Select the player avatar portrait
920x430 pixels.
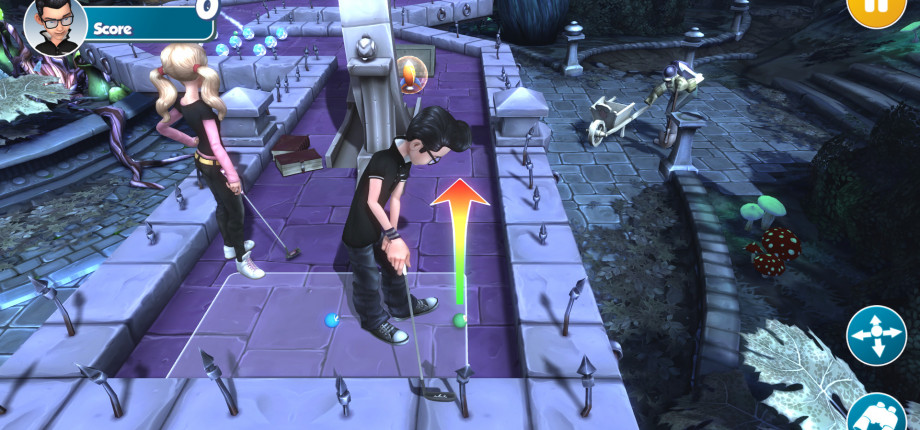(49, 25)
